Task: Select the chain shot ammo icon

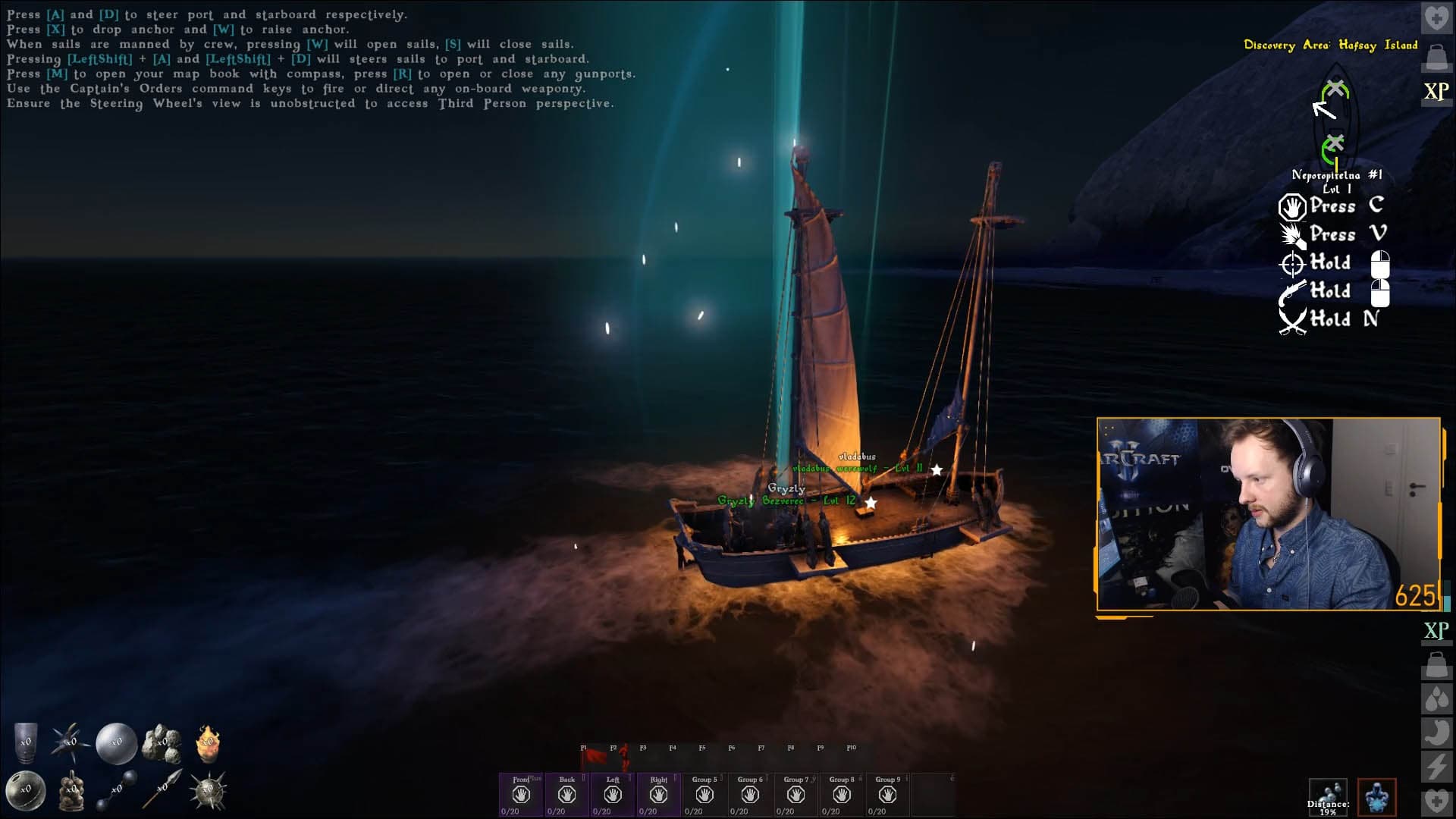Action: coord(116,791)
